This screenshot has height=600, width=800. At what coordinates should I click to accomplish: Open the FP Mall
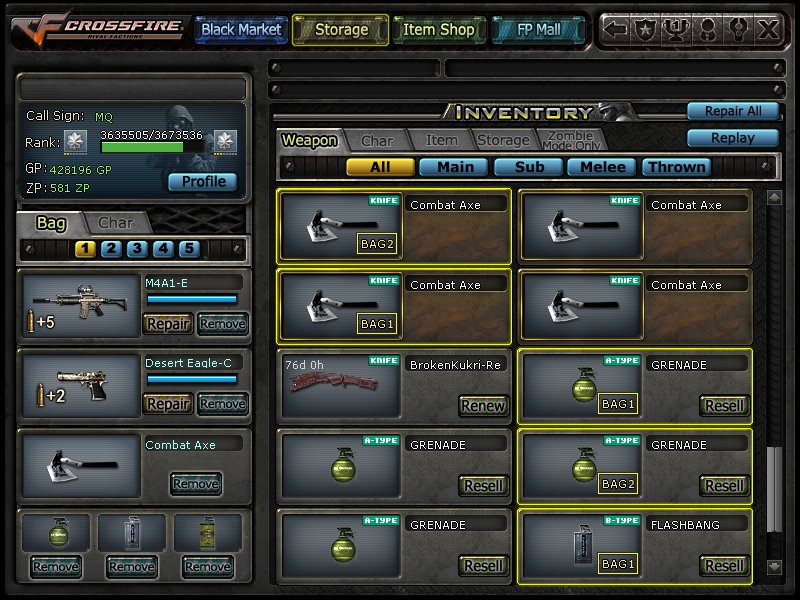[x=540, y=30]
